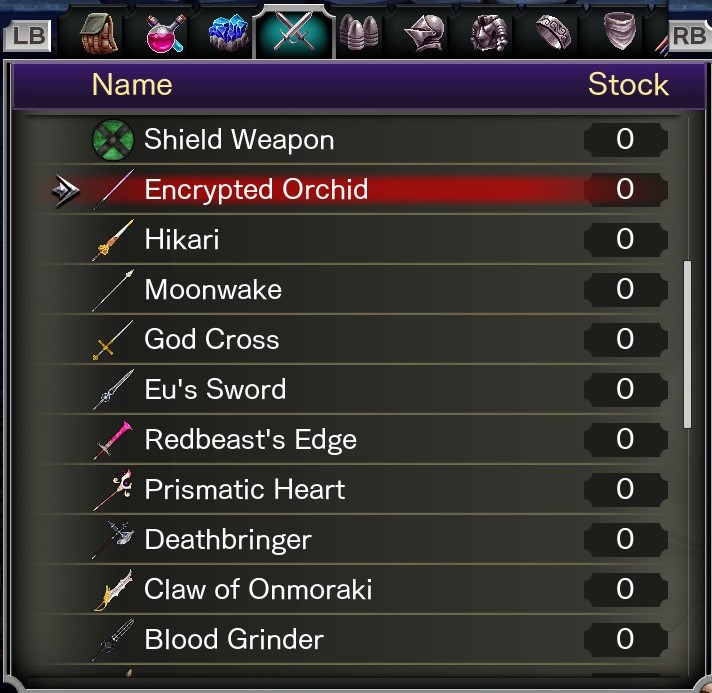Screen dimensions: 712x693
Task: Select the Redbeast's Edge row
Action: click(250, 439)
